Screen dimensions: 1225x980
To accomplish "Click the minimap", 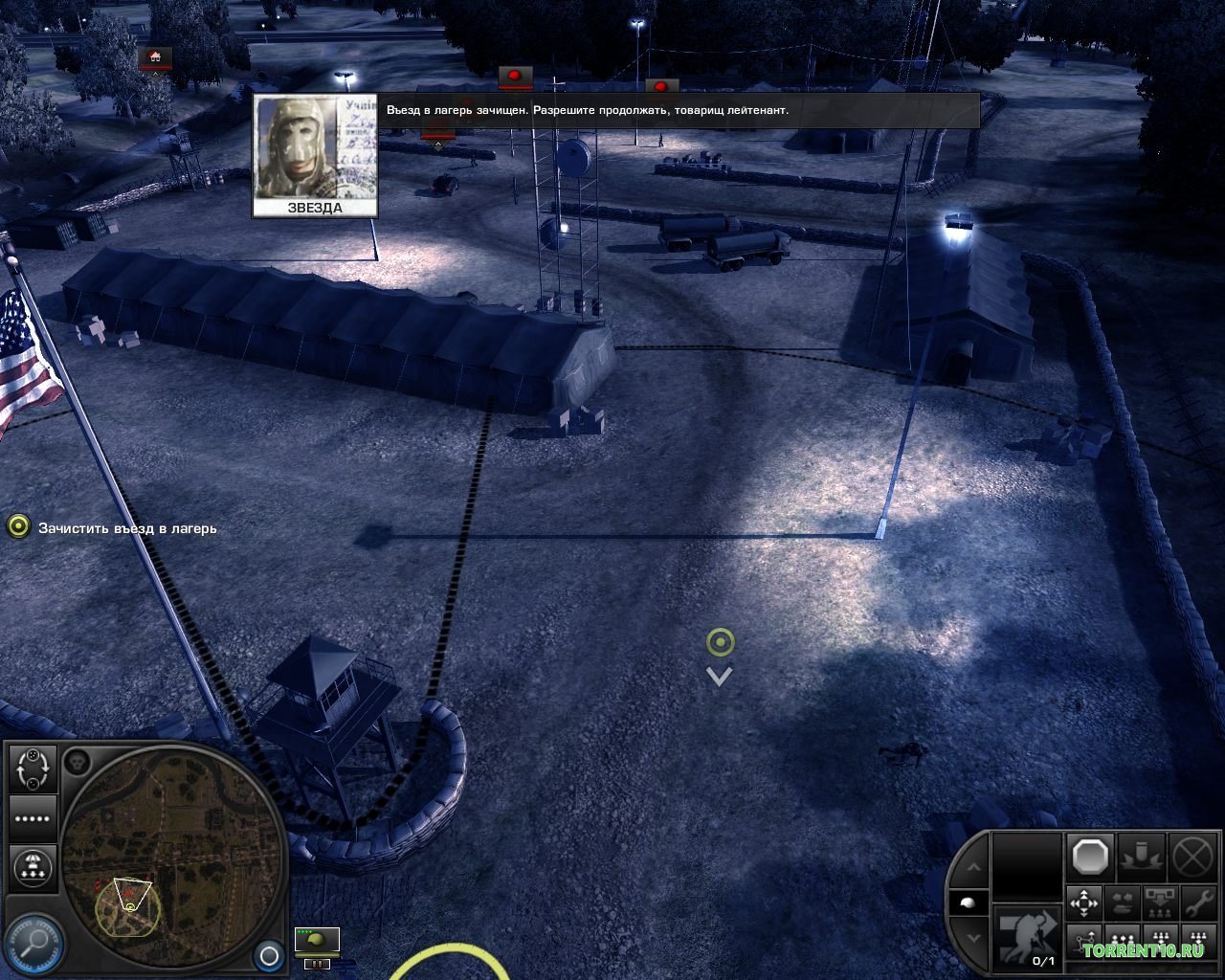I will coord(172,861).
